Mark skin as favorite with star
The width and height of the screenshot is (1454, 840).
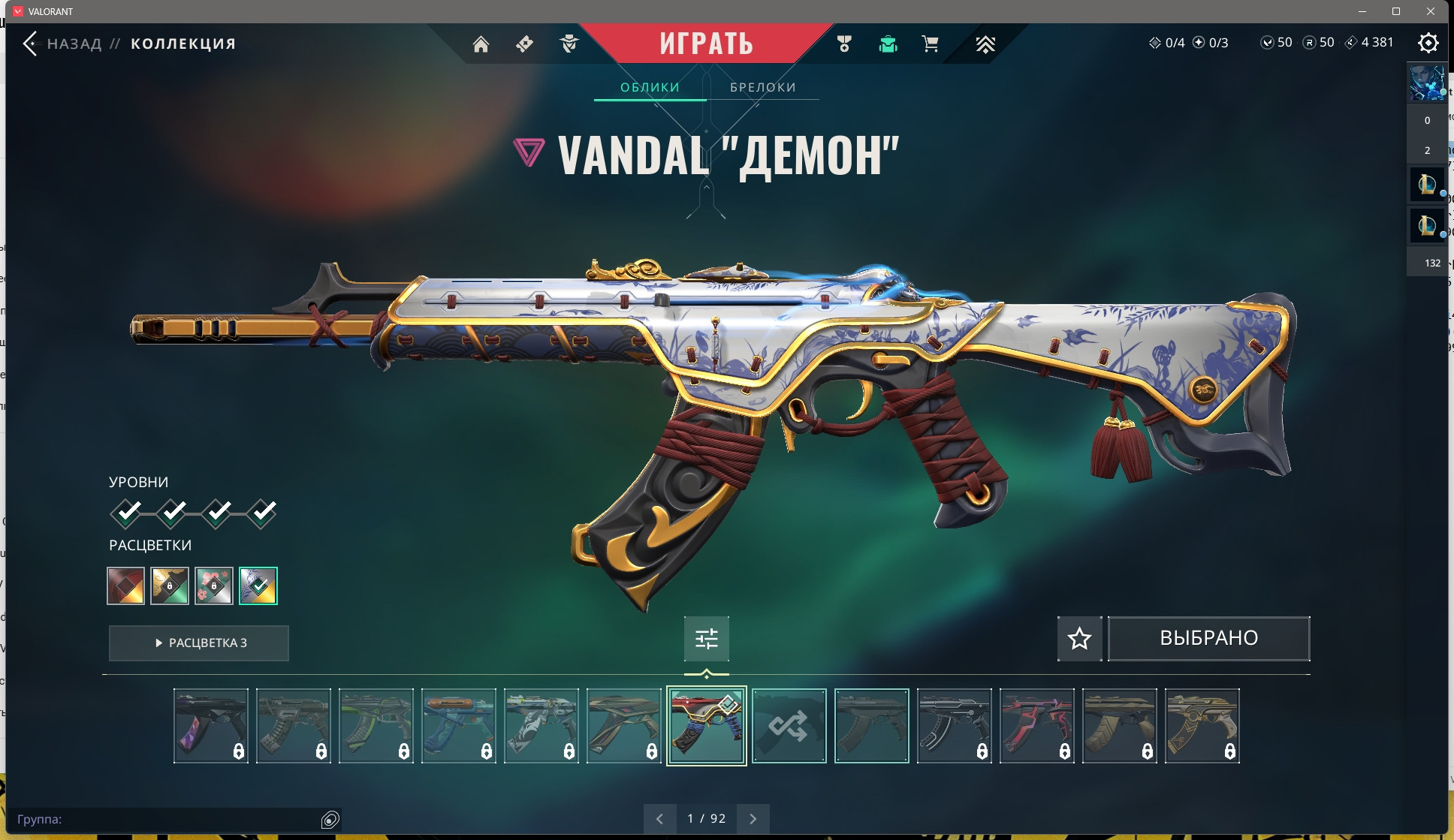1079,638
